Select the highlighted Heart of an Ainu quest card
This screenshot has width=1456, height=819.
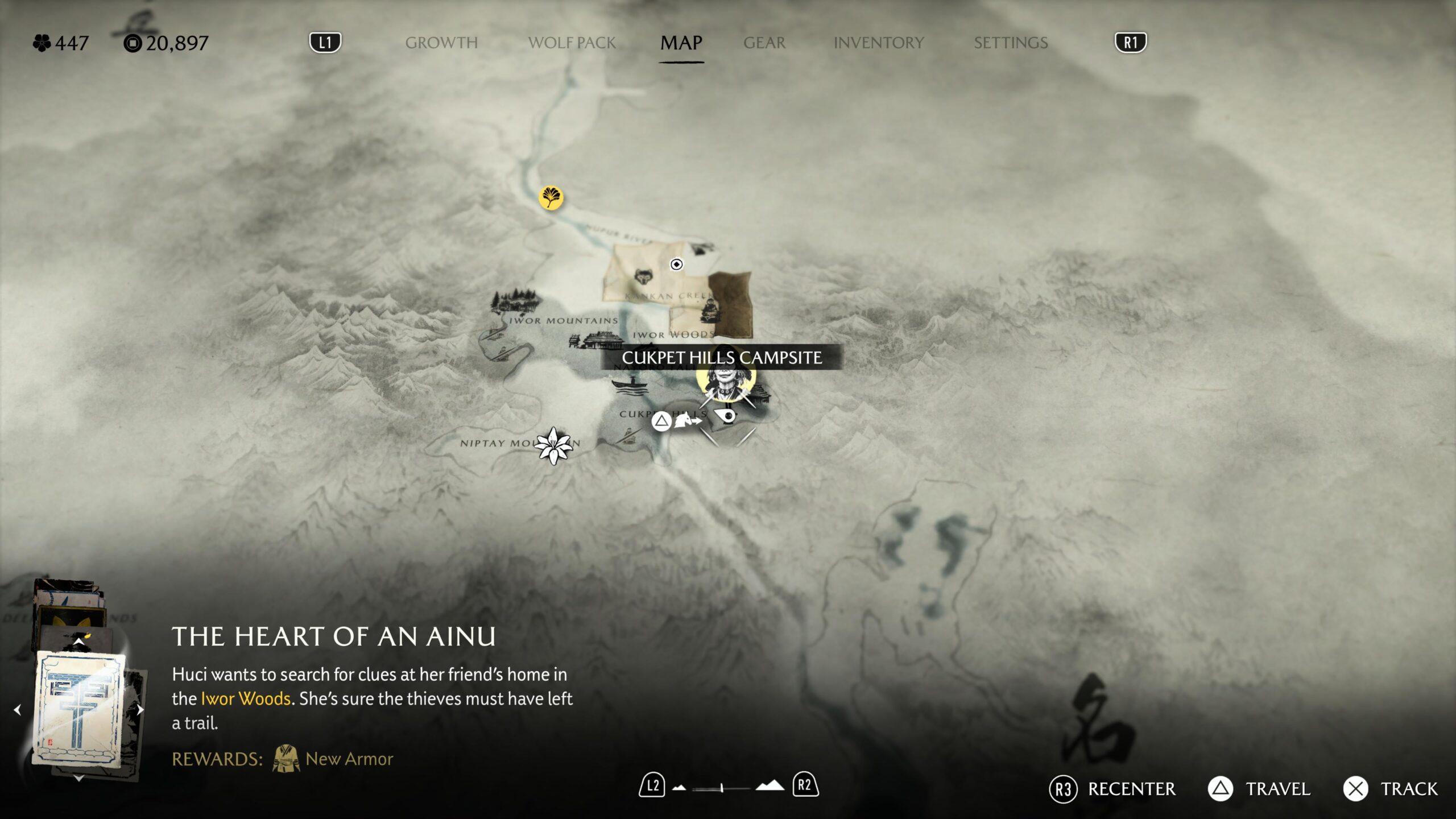pyautogui.click(x=80, y=709)
